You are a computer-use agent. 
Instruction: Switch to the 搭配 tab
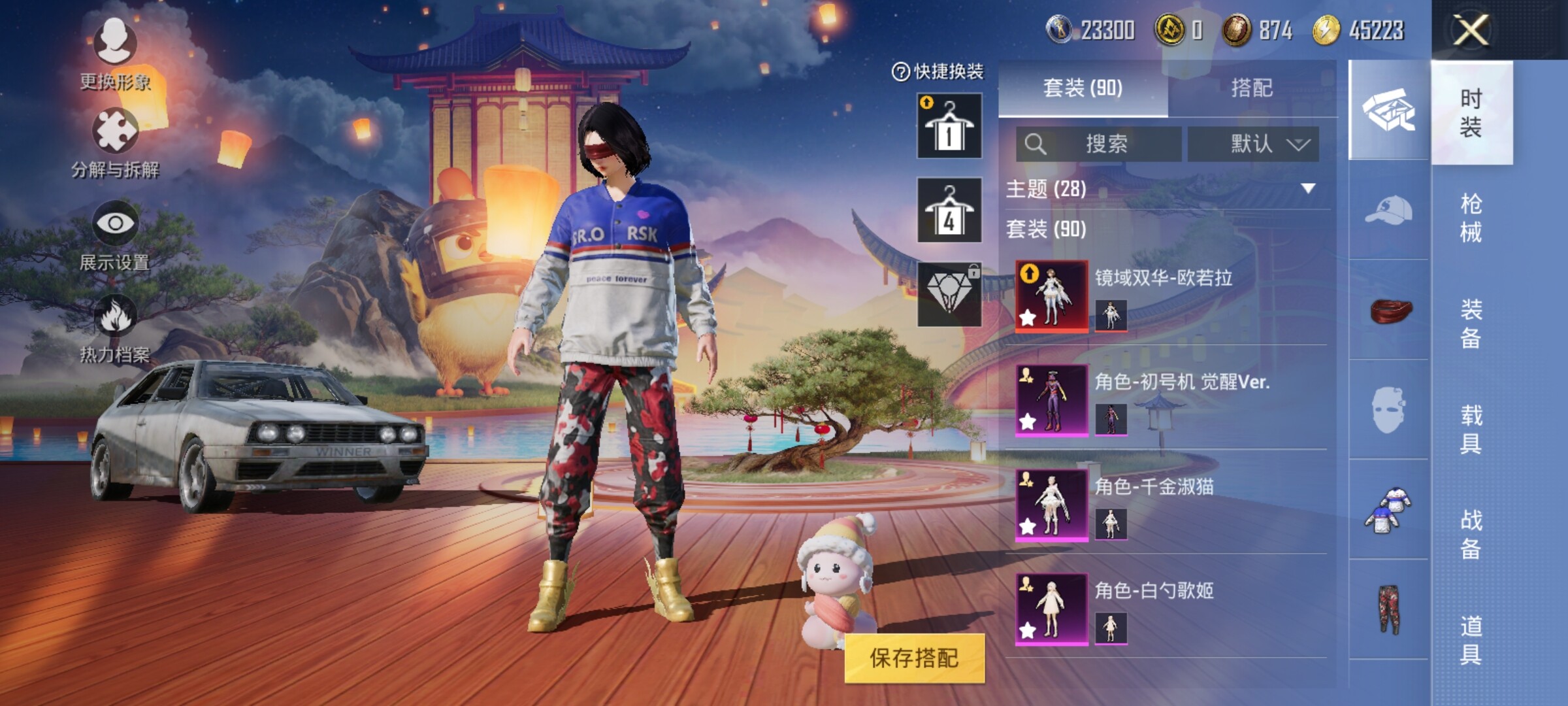tap(1251, 88)
